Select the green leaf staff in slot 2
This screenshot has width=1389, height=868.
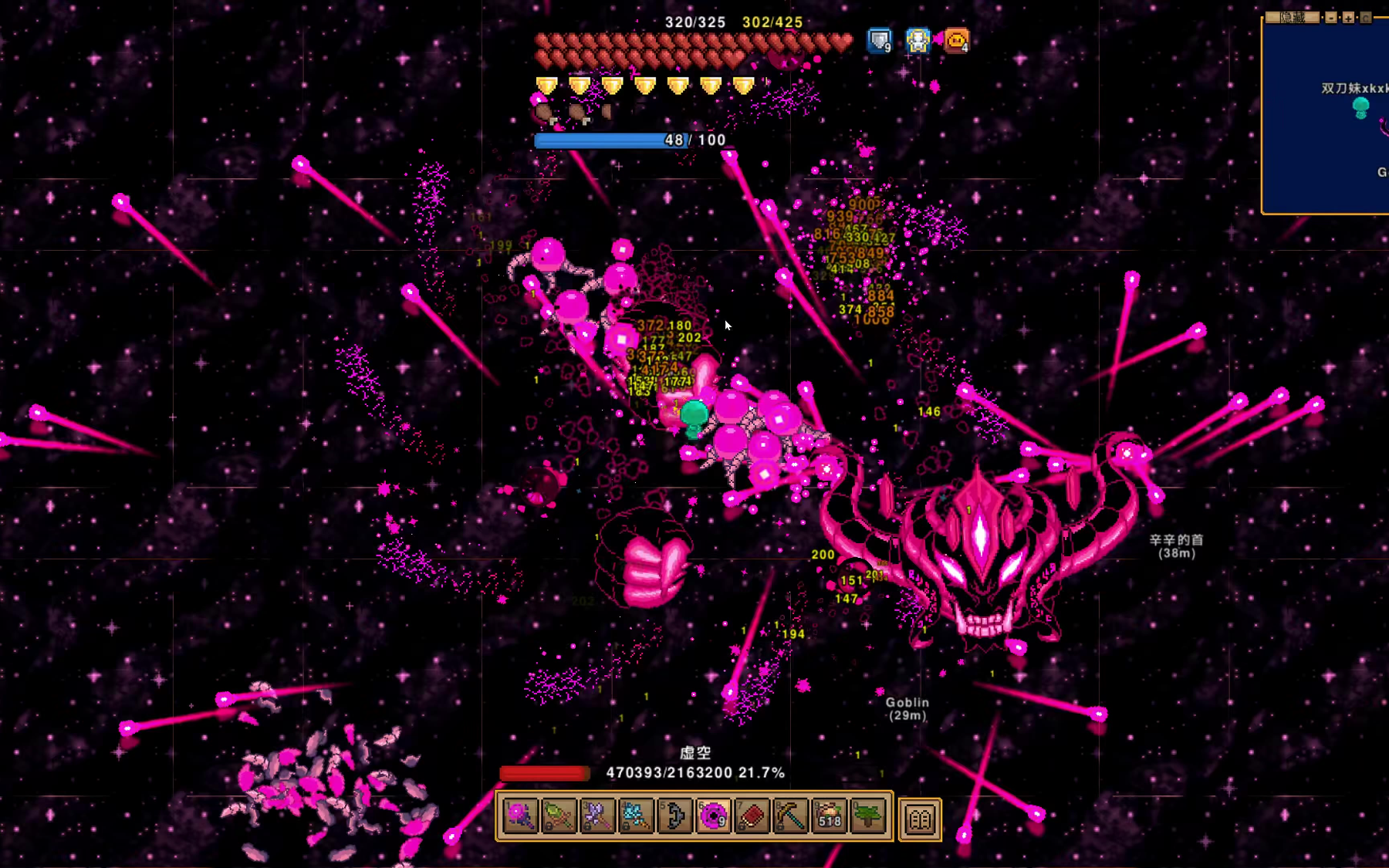point(559,816)
